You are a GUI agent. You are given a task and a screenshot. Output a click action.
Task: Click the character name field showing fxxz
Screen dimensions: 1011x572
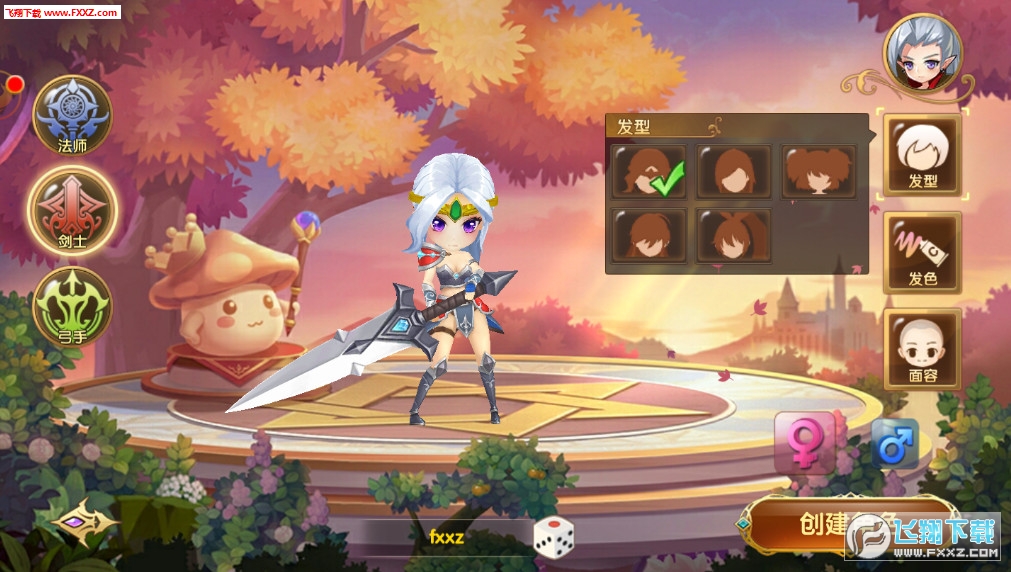447,537
